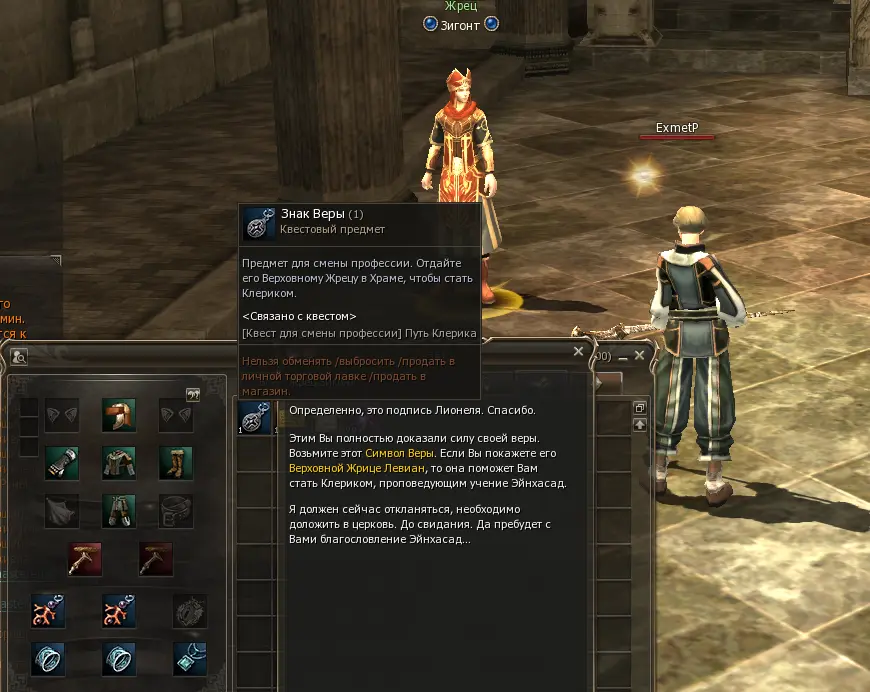Close the inventory window

coord(640,355)
